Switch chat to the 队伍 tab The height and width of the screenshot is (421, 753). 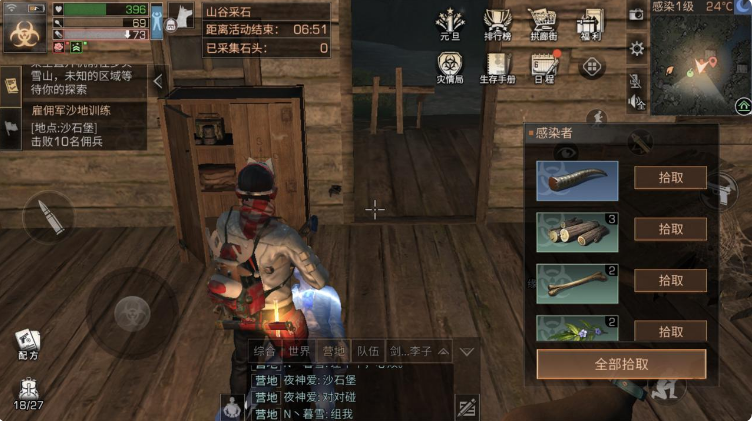(367, 351)
